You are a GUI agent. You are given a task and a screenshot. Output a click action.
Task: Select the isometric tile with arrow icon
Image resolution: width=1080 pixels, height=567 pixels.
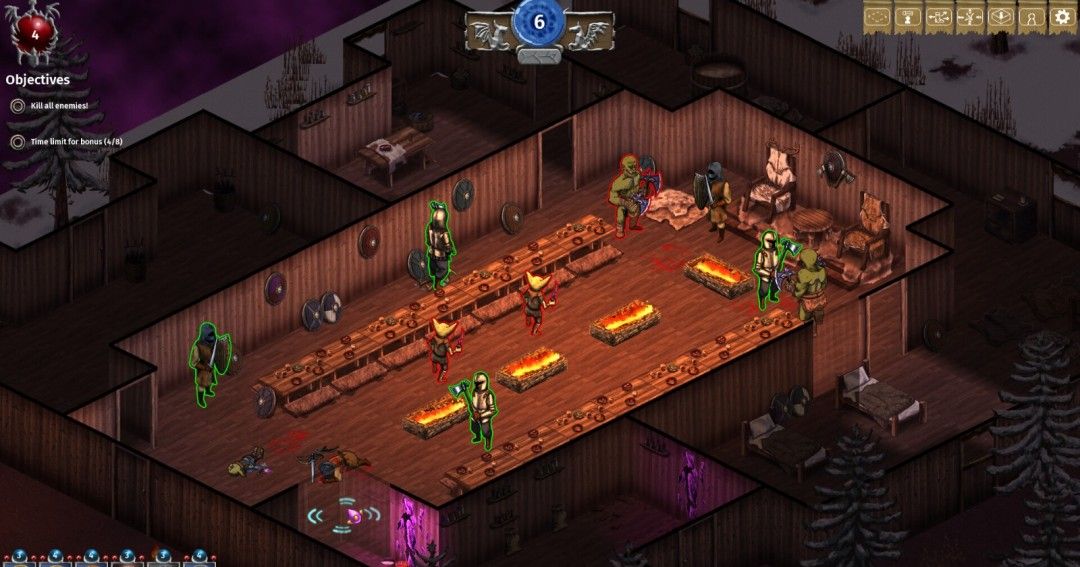coord(1000,17)
